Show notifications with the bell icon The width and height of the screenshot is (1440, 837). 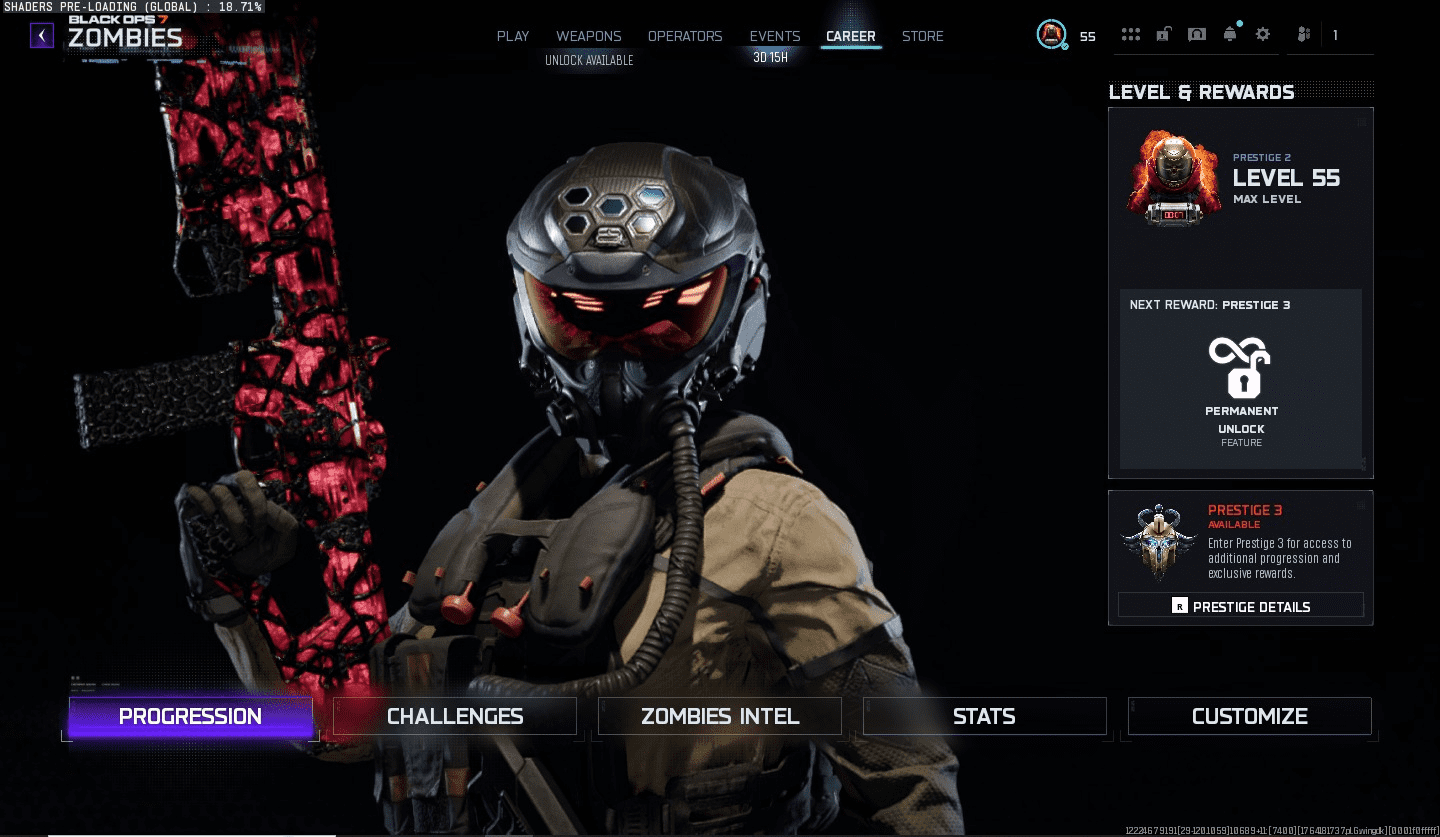click(1230, 35)
